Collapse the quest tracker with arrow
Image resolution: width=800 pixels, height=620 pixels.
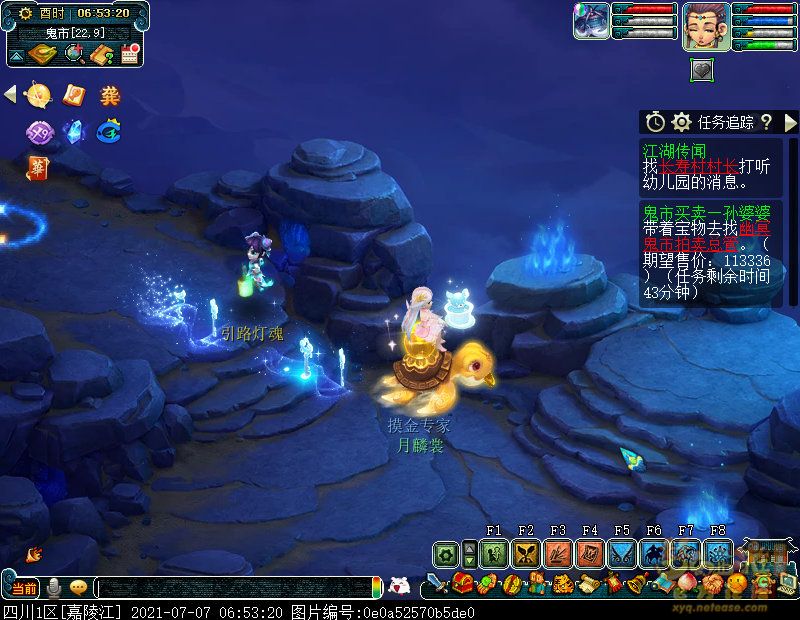click(x=789, y=122)
